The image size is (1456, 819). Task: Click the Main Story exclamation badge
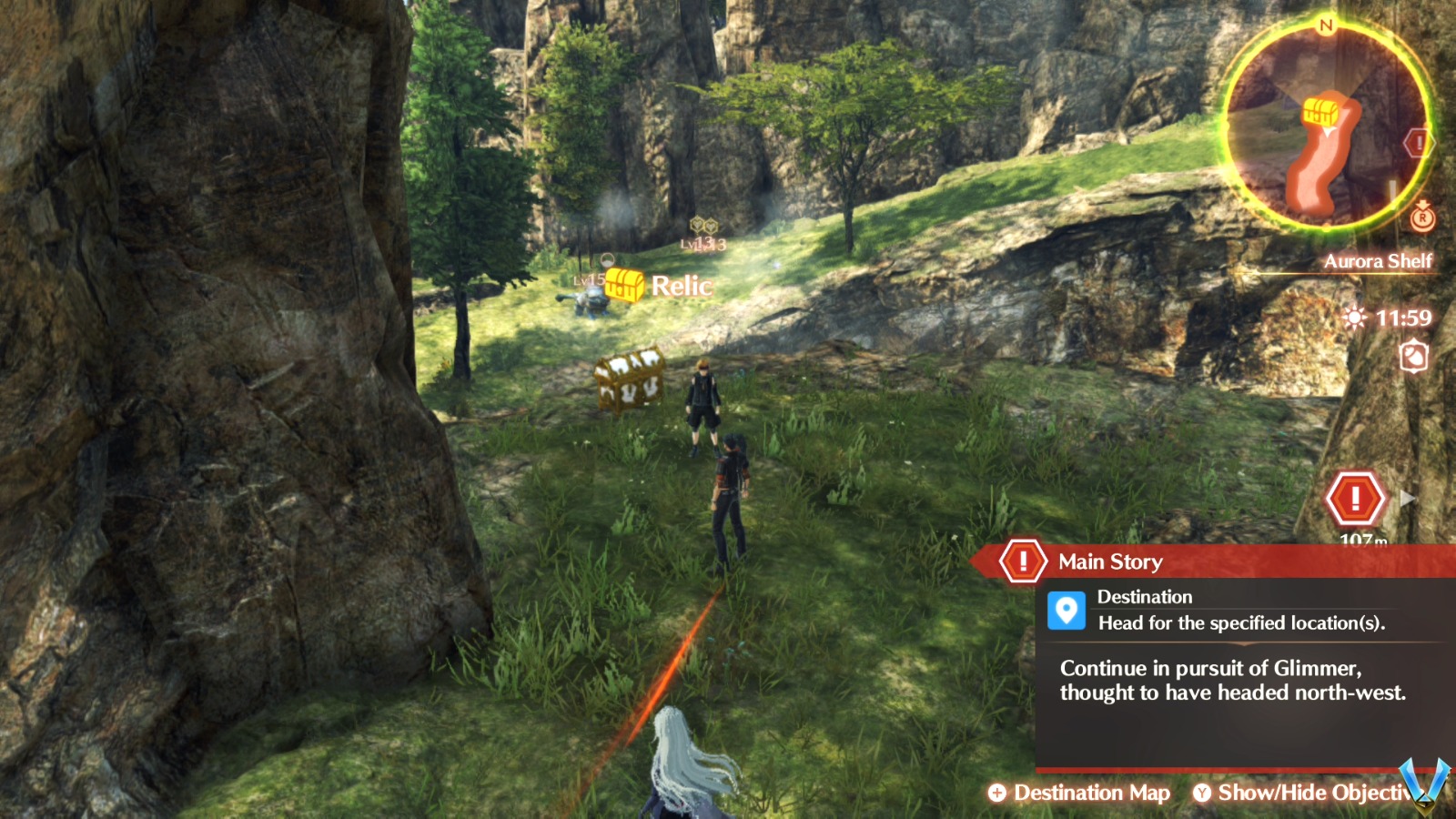point(1025,561)
